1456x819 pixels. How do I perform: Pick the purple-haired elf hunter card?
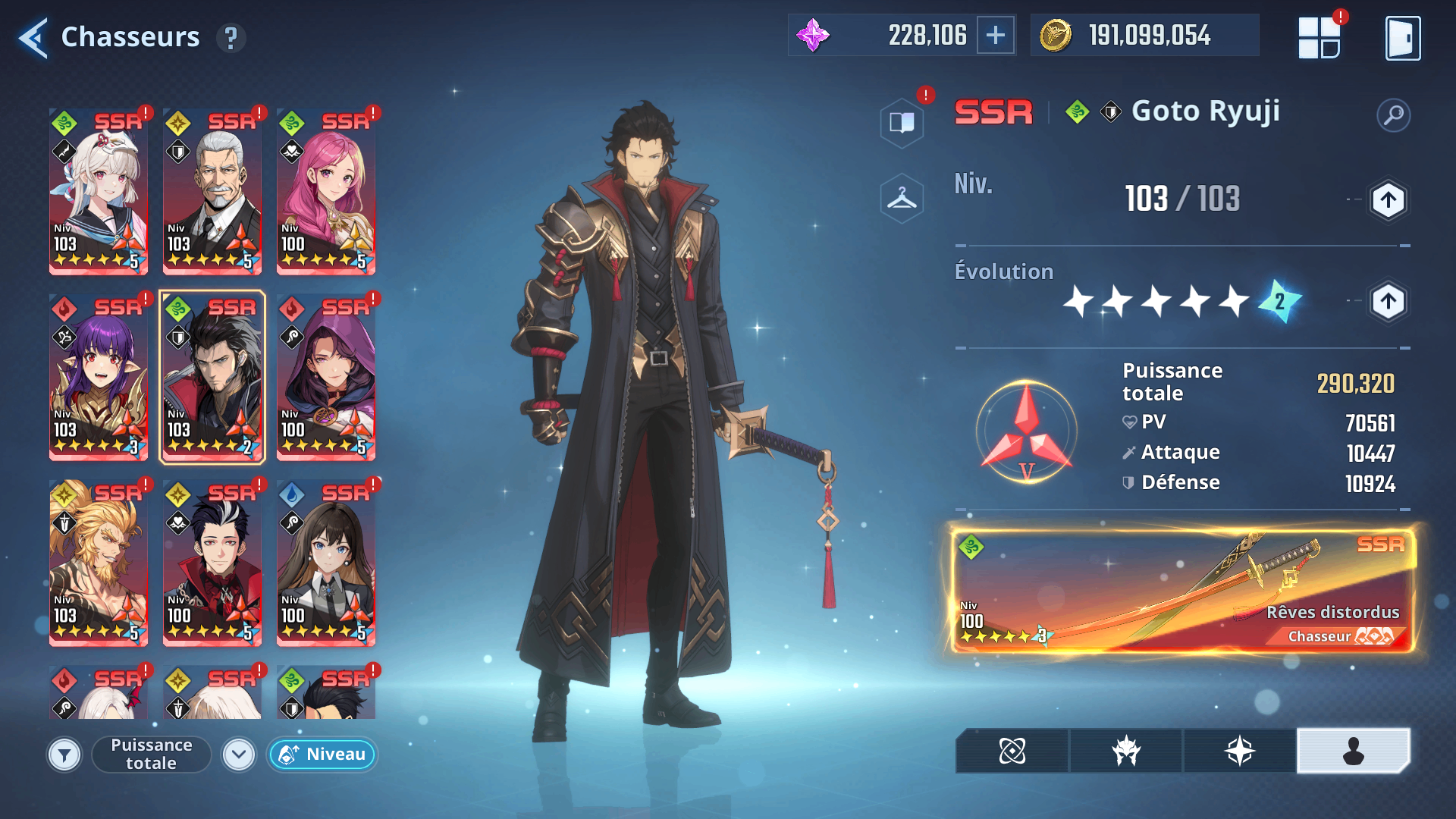point(99,377)
